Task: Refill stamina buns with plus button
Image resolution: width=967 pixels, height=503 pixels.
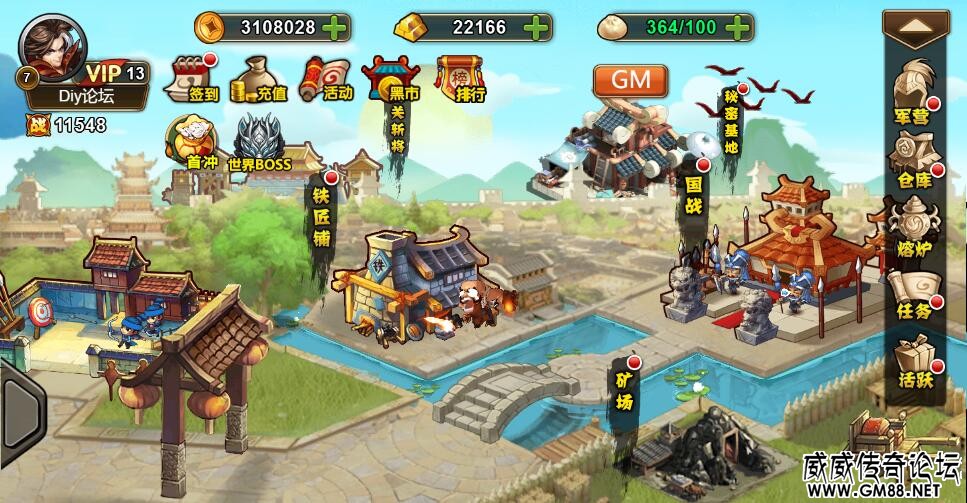Action: (739, 27)
